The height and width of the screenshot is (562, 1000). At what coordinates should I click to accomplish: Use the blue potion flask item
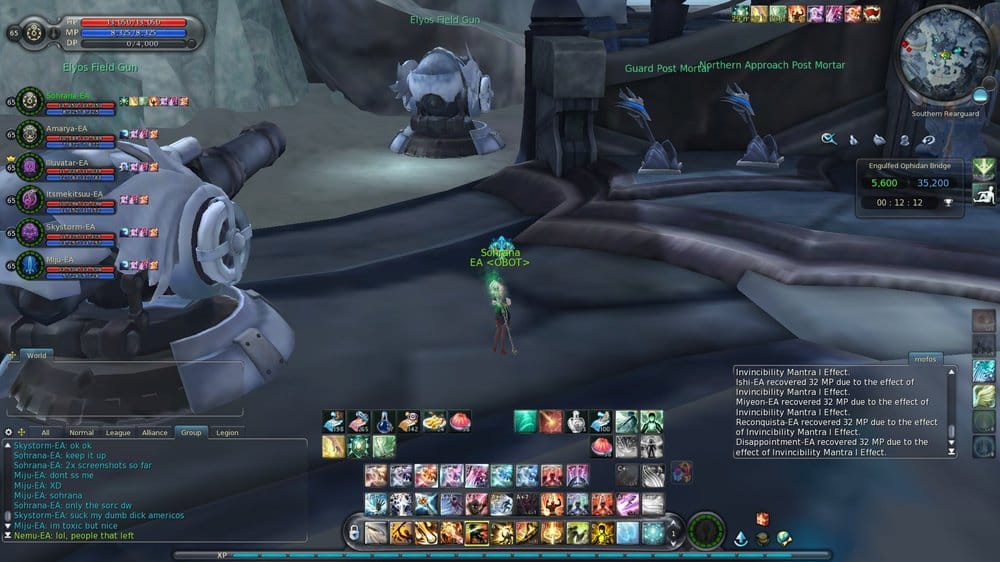384,422
